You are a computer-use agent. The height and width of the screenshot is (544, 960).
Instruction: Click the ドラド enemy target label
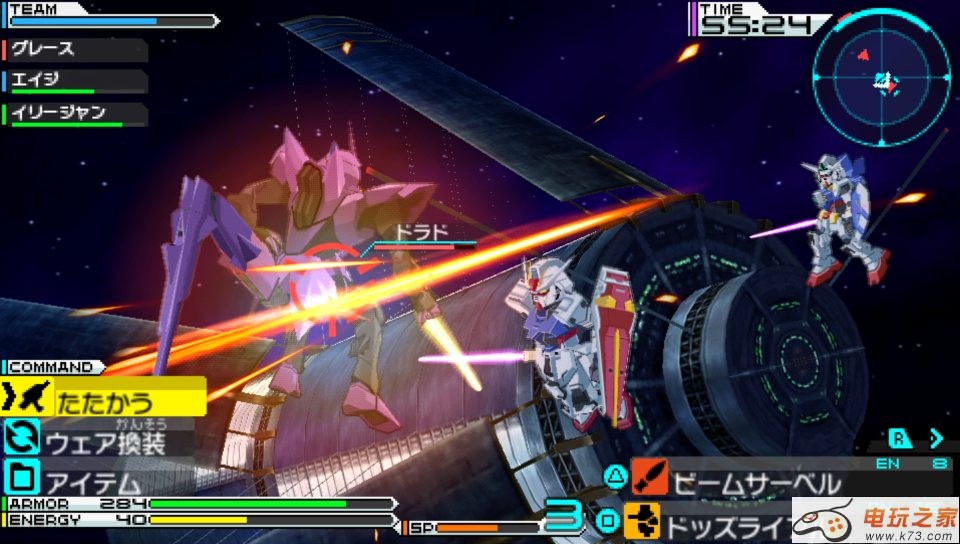pos(421,233)
